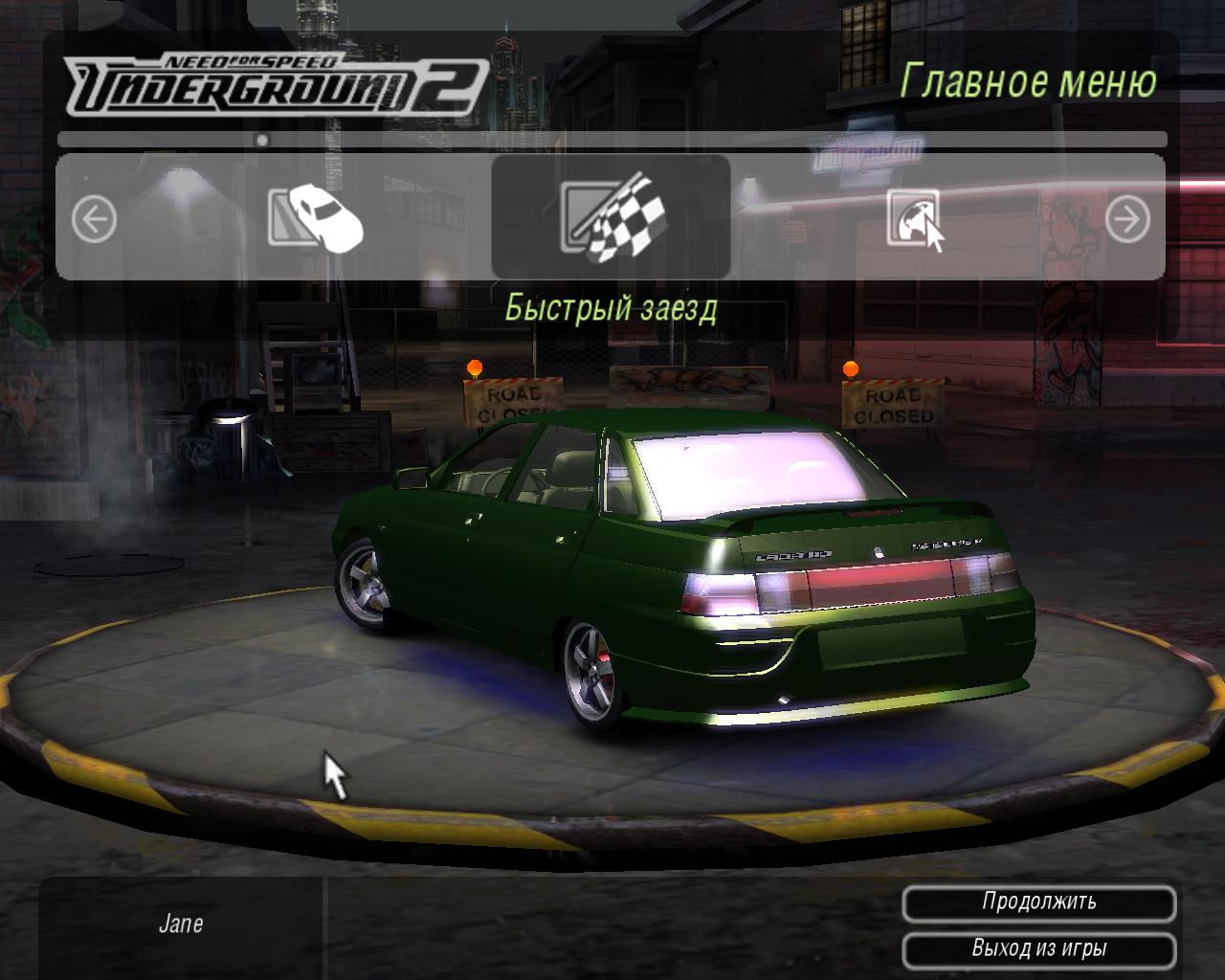Viewport: 1225px width, 980px height.
Task: Choose the online globe icon with cursor
Action: [x=915, y=219]
